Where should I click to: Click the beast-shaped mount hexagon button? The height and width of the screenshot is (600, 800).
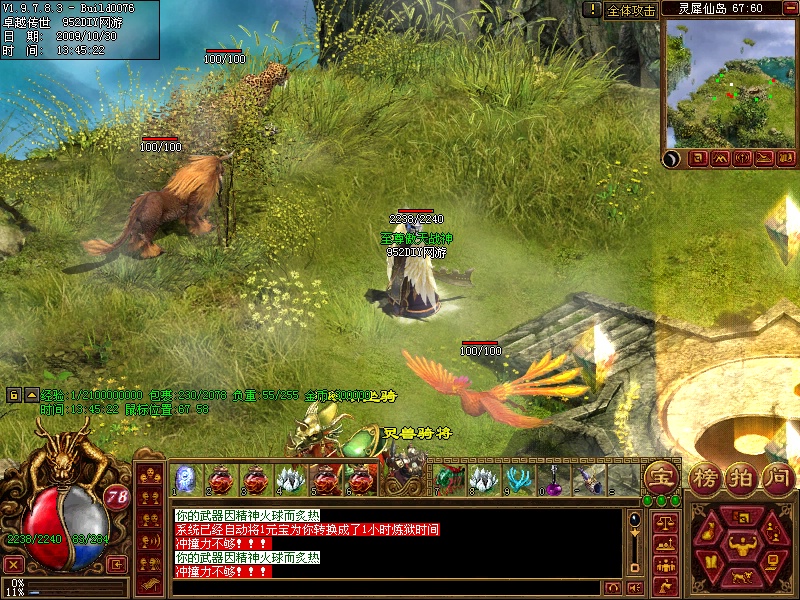(x=741, y=577)
